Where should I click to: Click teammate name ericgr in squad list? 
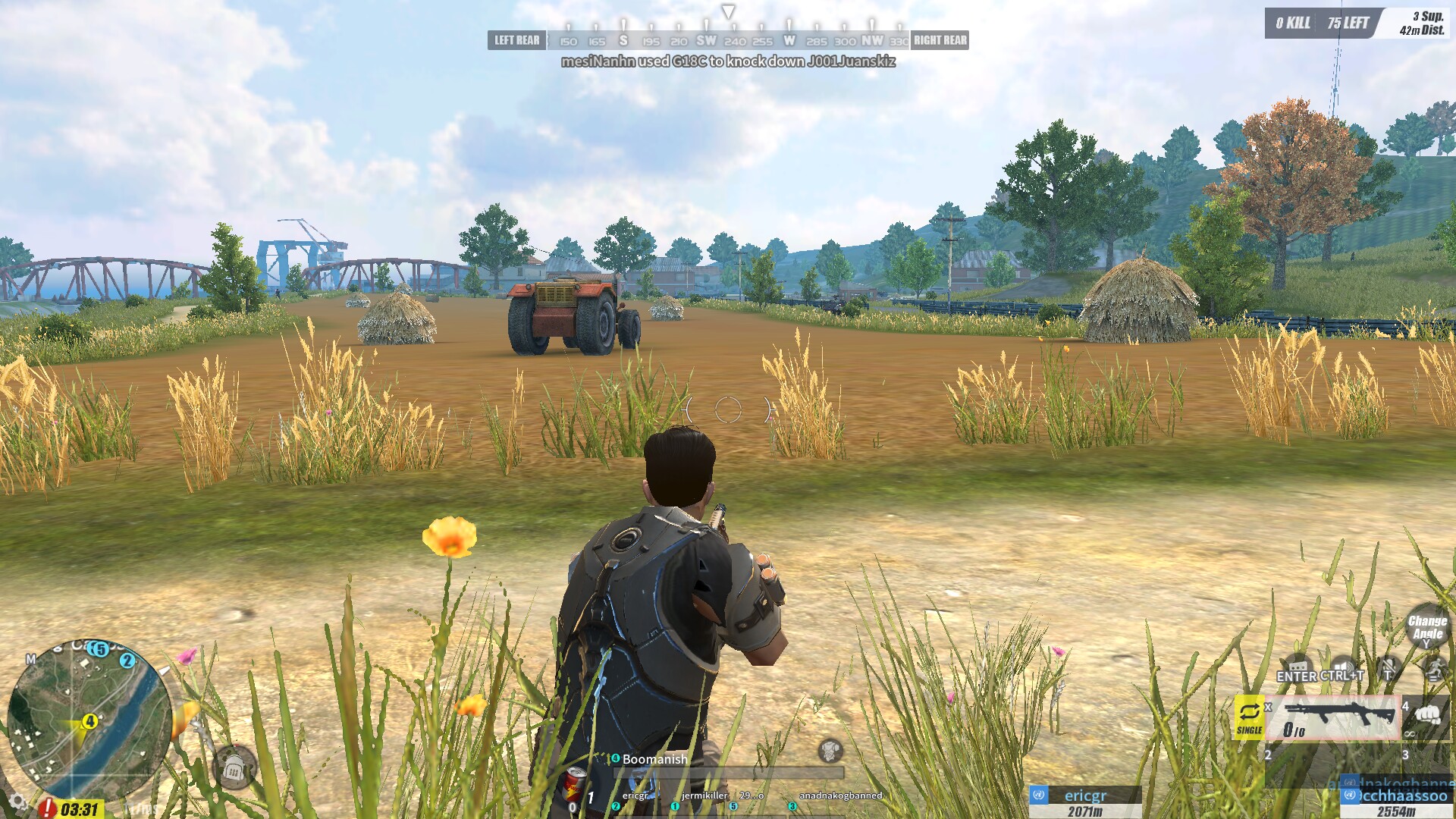click(x=635, y=795)
